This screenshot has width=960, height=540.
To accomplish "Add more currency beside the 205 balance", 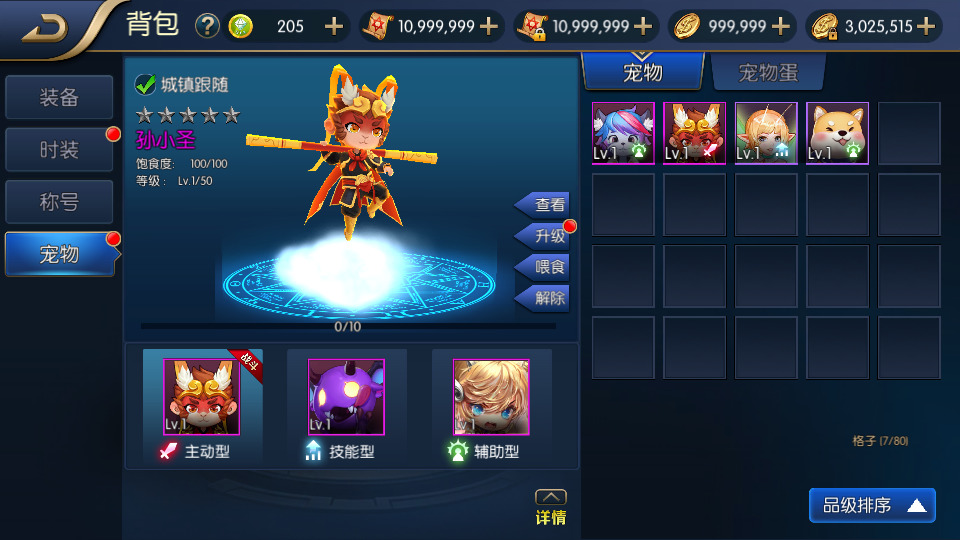I will click(333, 26).
